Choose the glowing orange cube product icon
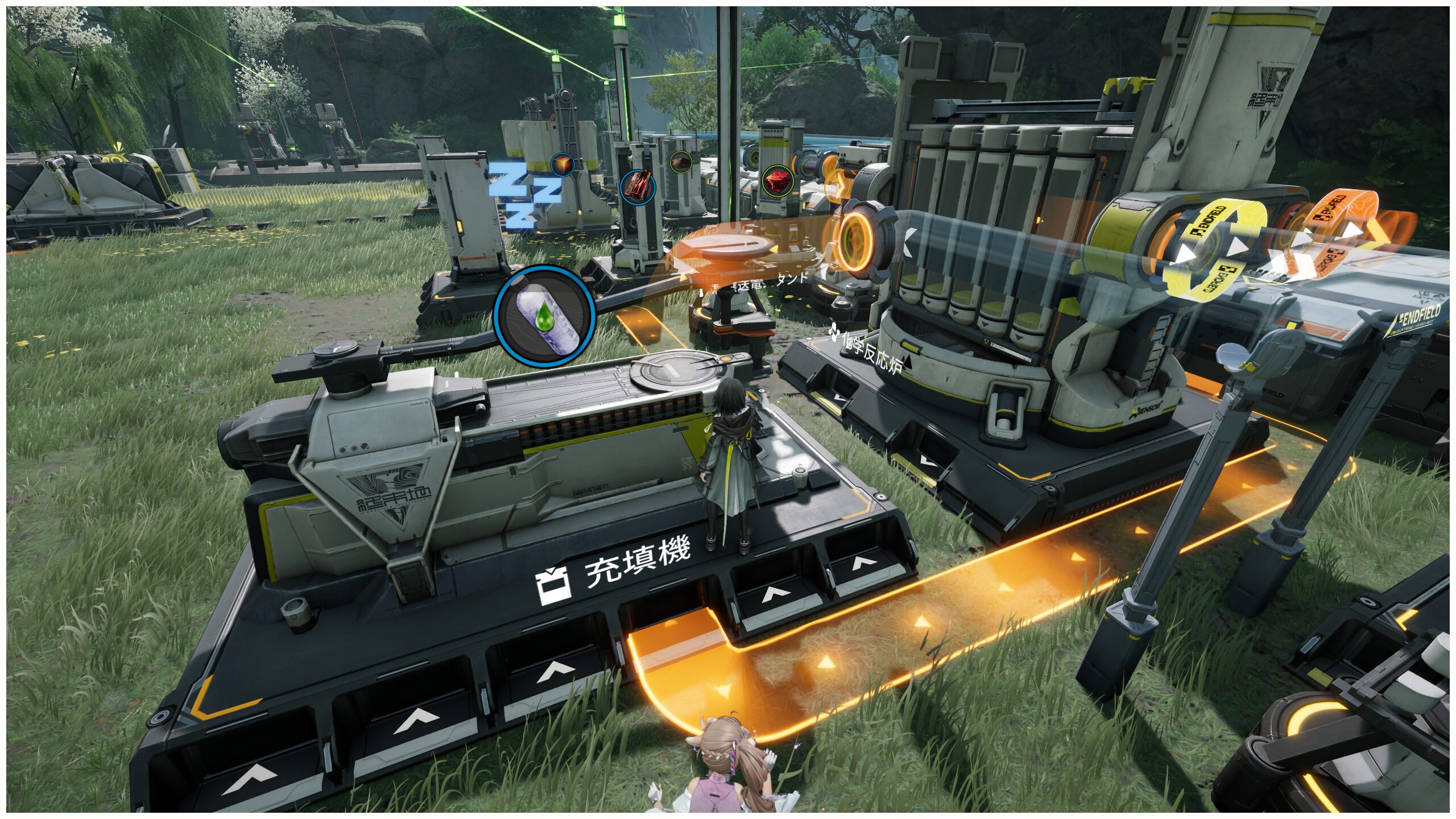The height and width of the screenshot is (819, 1456). click(x=562, y=165)
